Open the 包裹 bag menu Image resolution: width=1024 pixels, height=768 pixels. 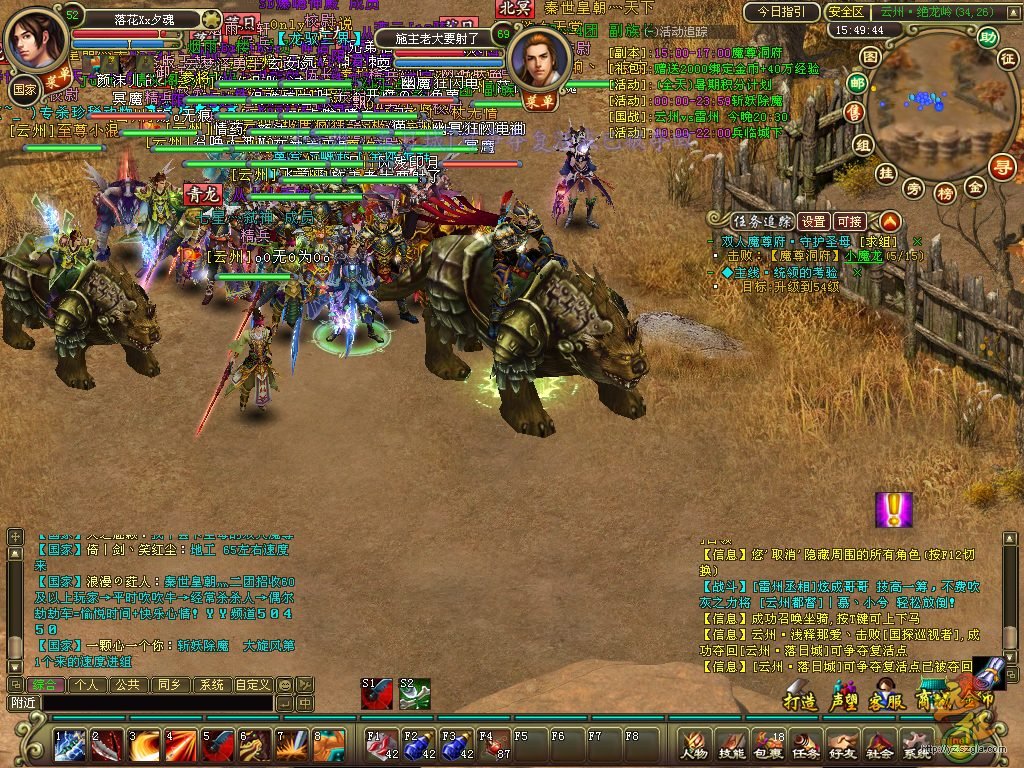[768, 745]
